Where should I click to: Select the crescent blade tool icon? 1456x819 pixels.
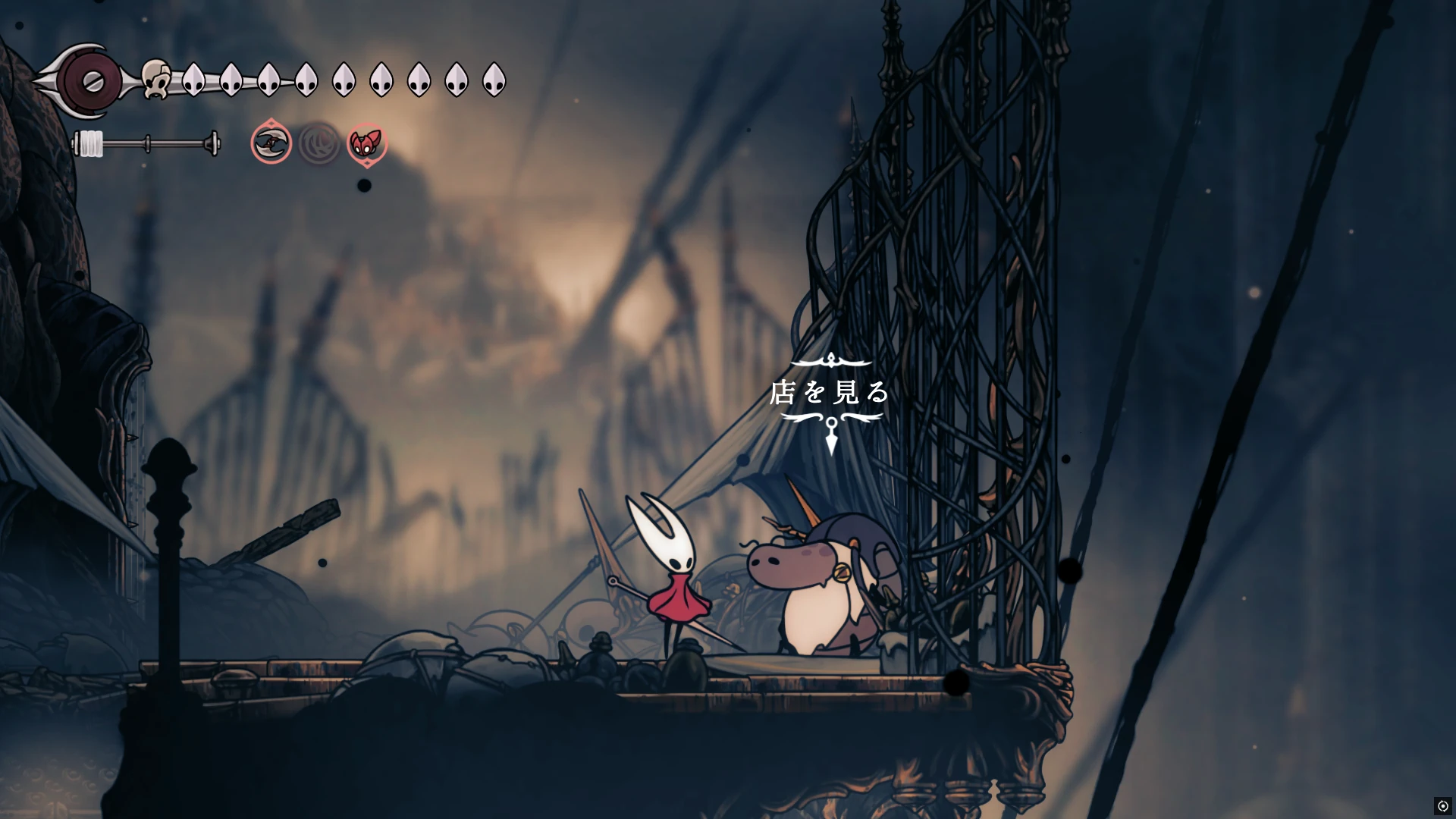click(x=271, y=143)
